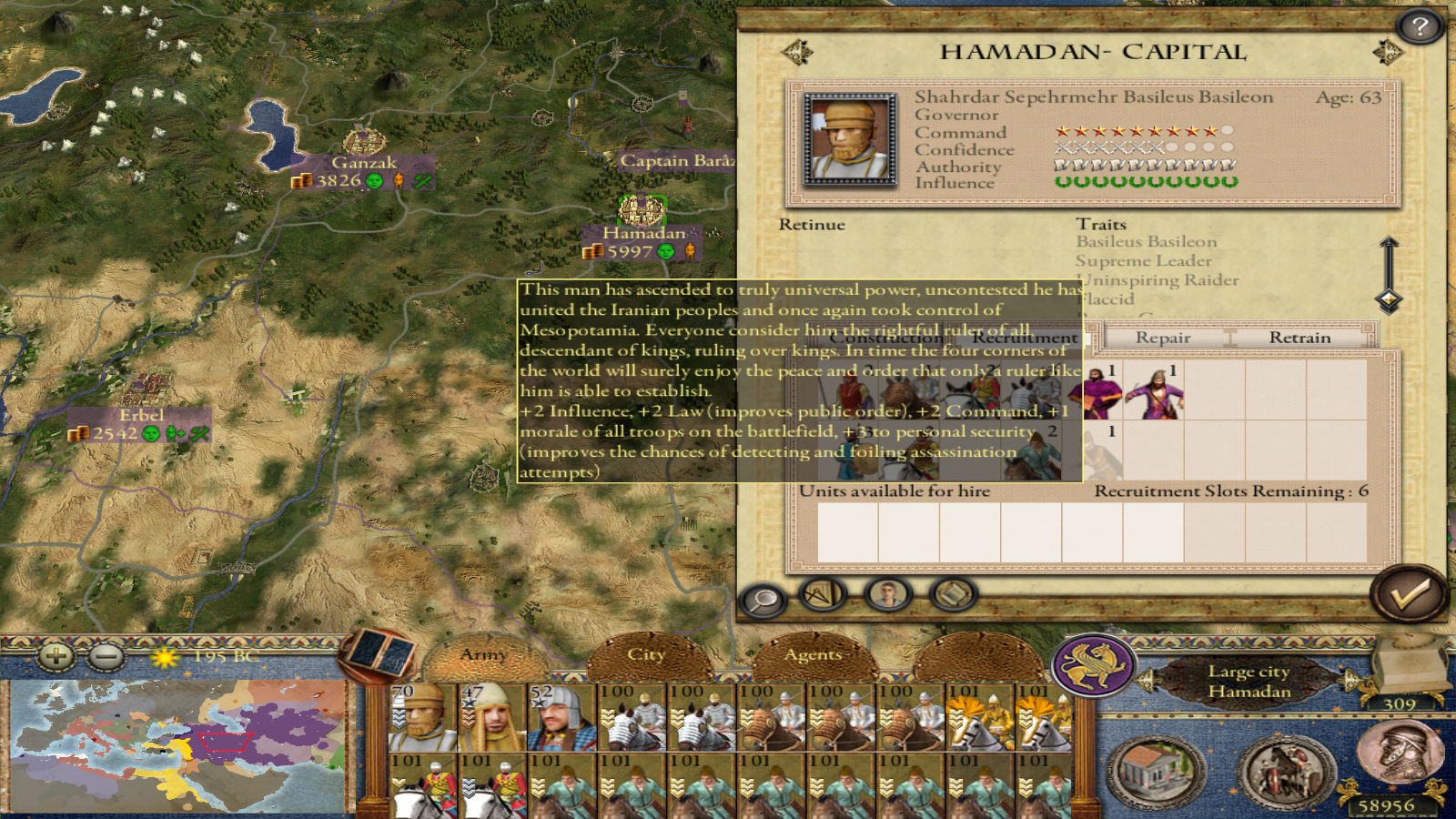Click the campaign minimap
Image resolution: width=1456 pixels, height=819 pixels.
177,746
